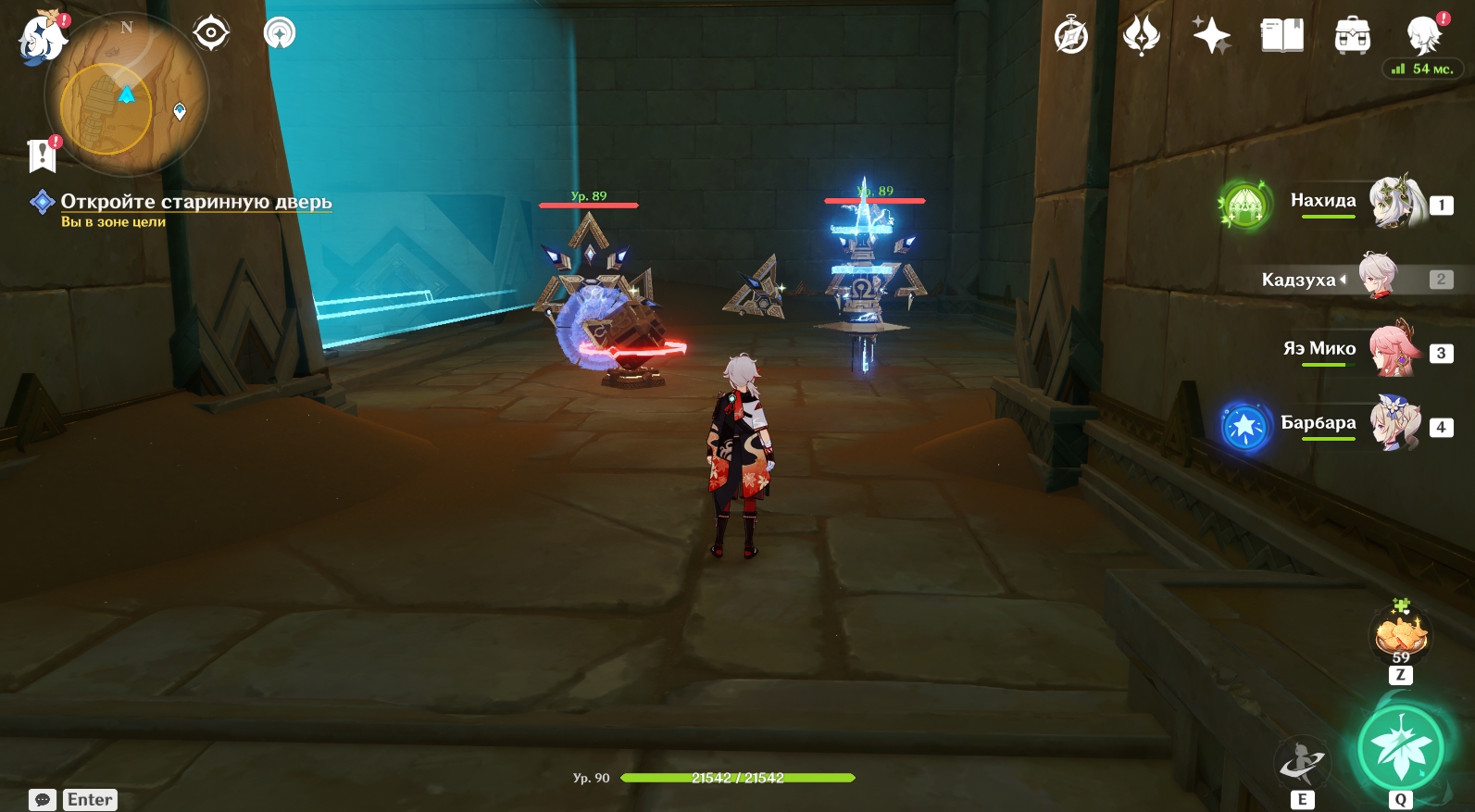Open the chat box speech bubble

pyautogui.click(x=43, y=800)
